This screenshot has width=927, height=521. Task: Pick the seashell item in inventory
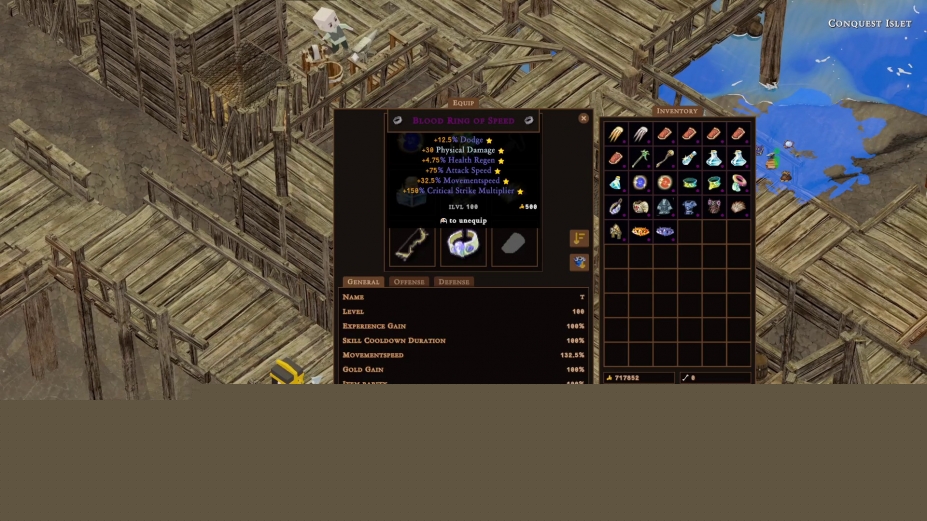(x=738, y=207)
